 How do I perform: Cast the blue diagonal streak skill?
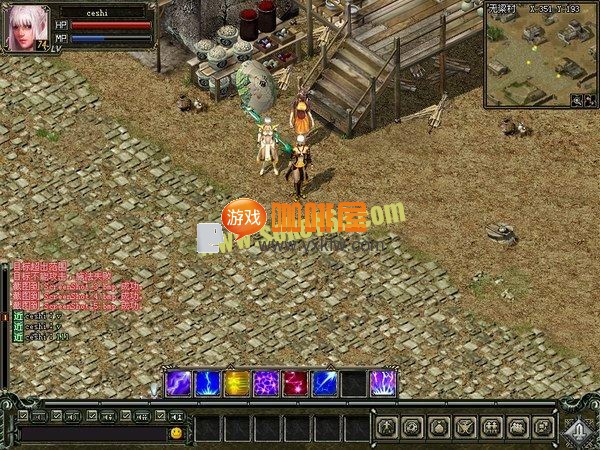pyautogui.click(x=324, y=384)
